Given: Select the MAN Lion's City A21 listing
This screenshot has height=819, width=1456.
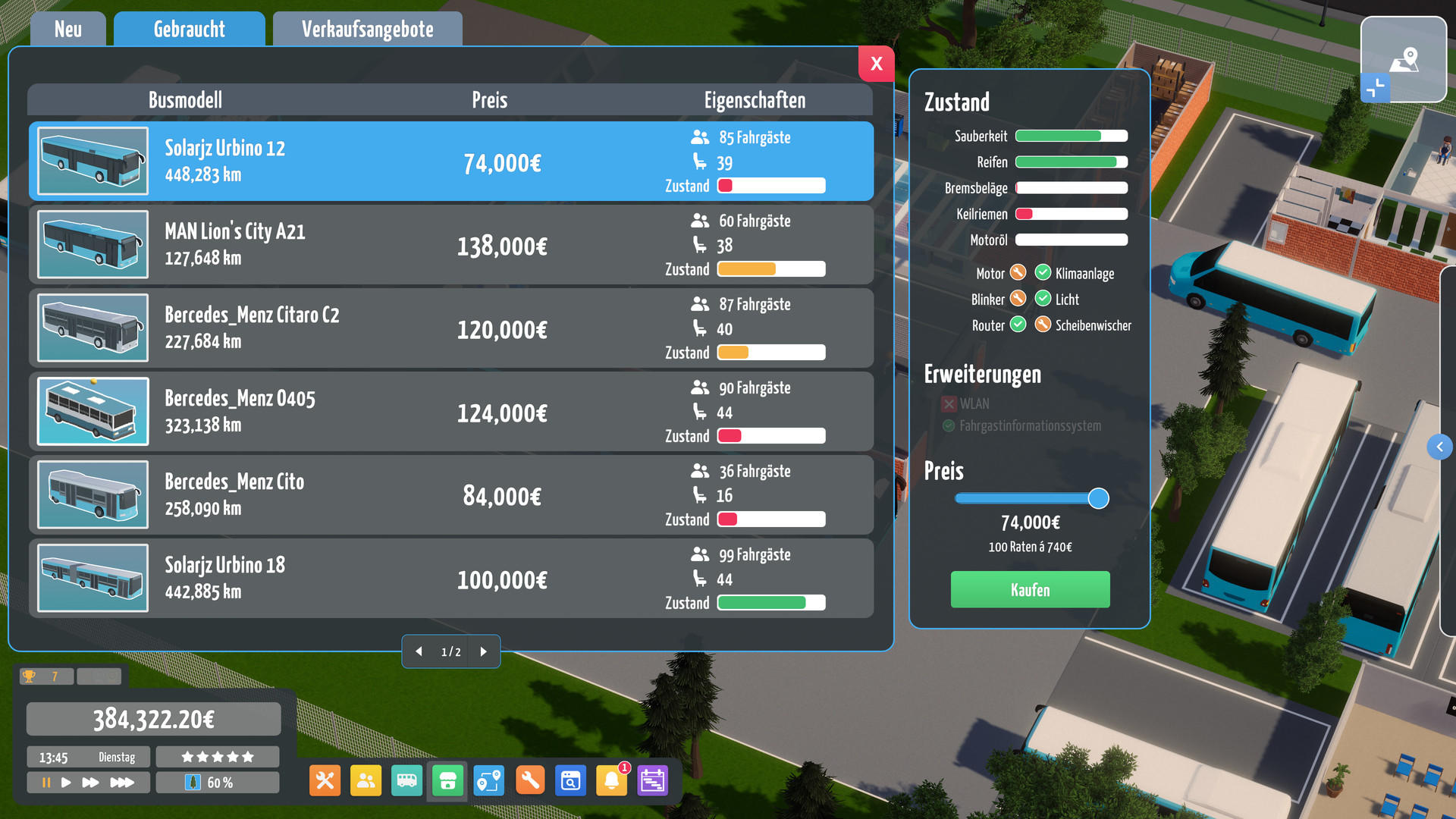Looking at the screenshot, I should [451, 244].
